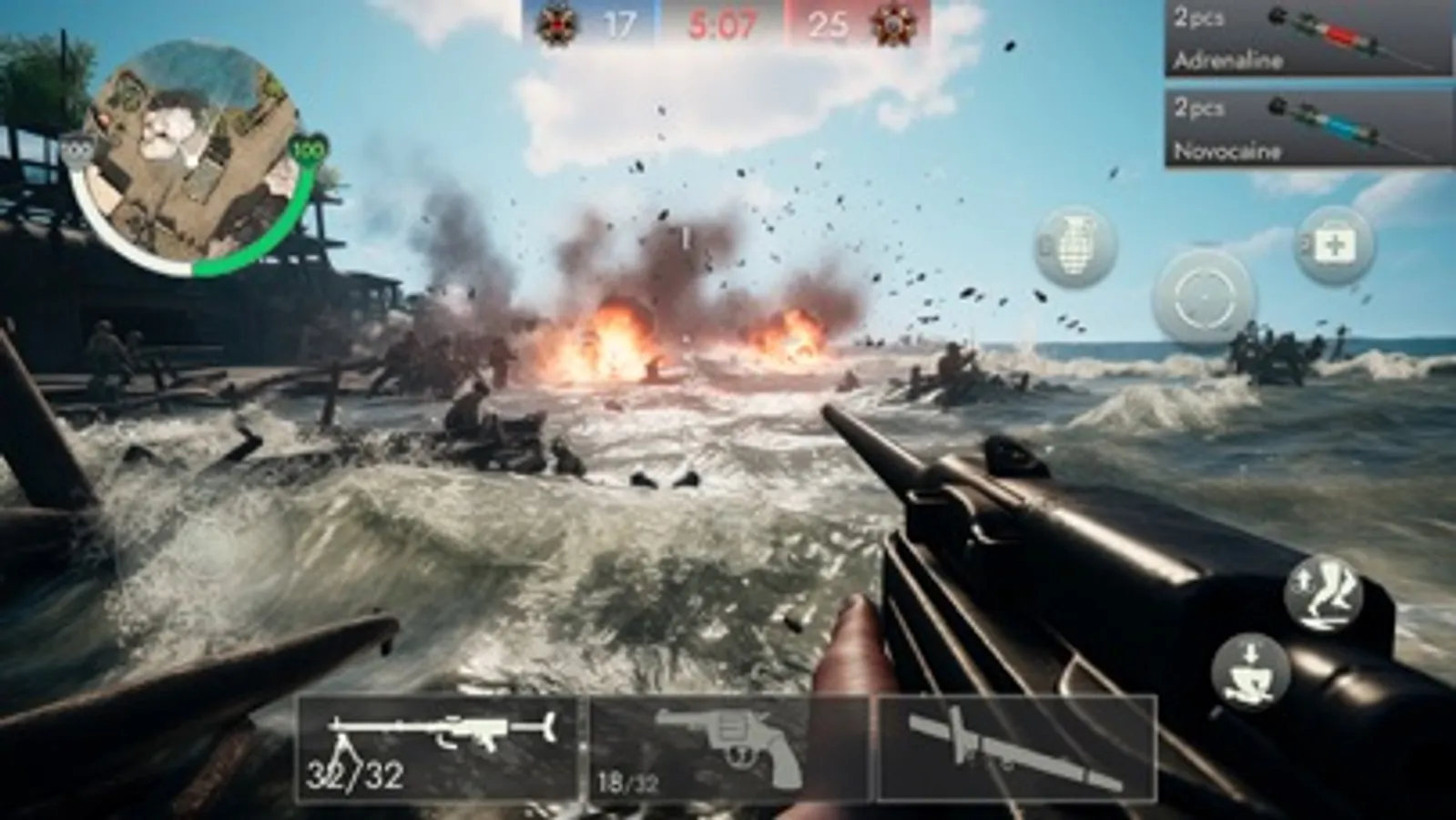Screen dimensions: 1456x820
Task: Equip the bayonet rifle melee slot
Action: point(1011,743)
